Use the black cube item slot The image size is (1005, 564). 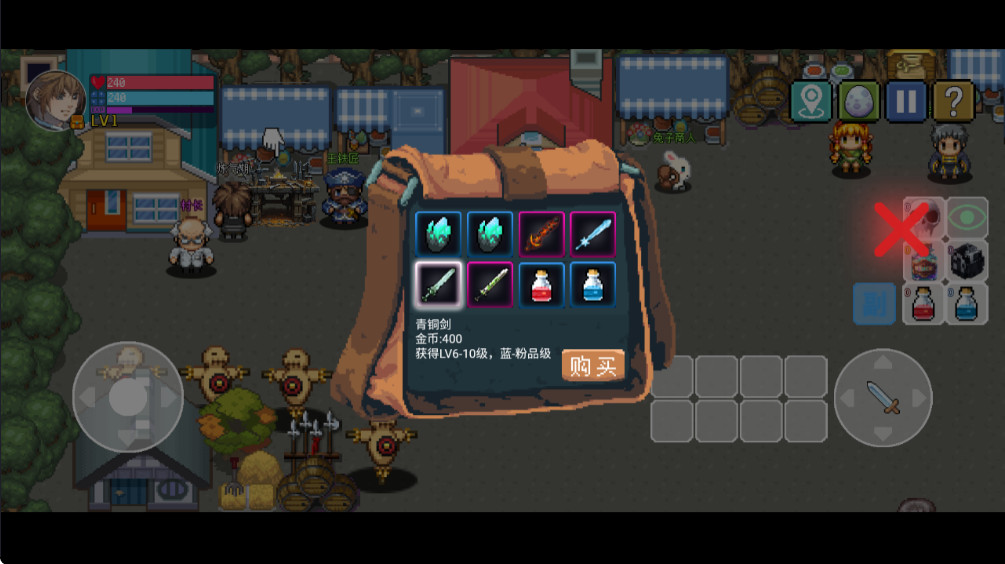click(x=966, y=260)
